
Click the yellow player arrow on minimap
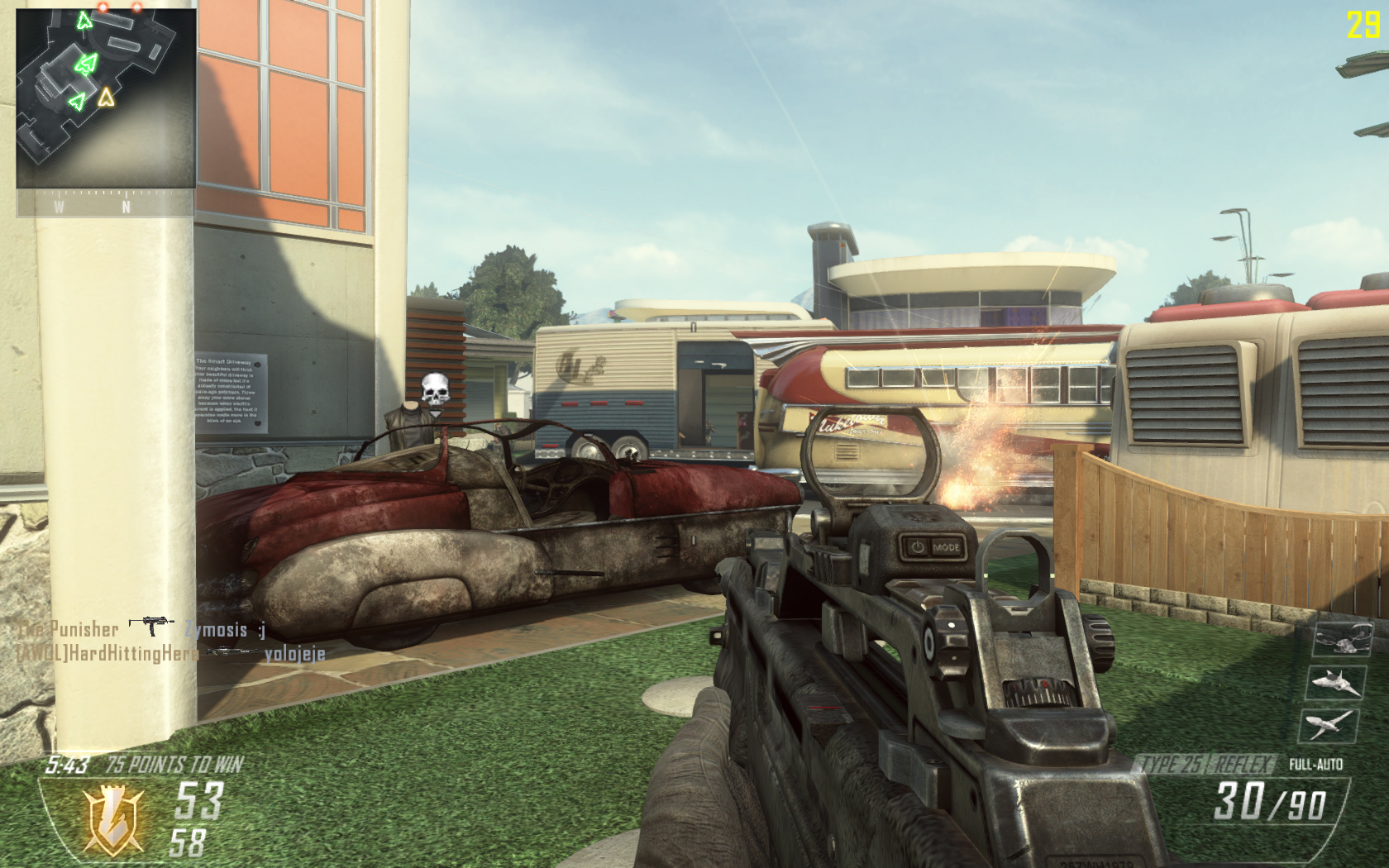pos(105,98)
